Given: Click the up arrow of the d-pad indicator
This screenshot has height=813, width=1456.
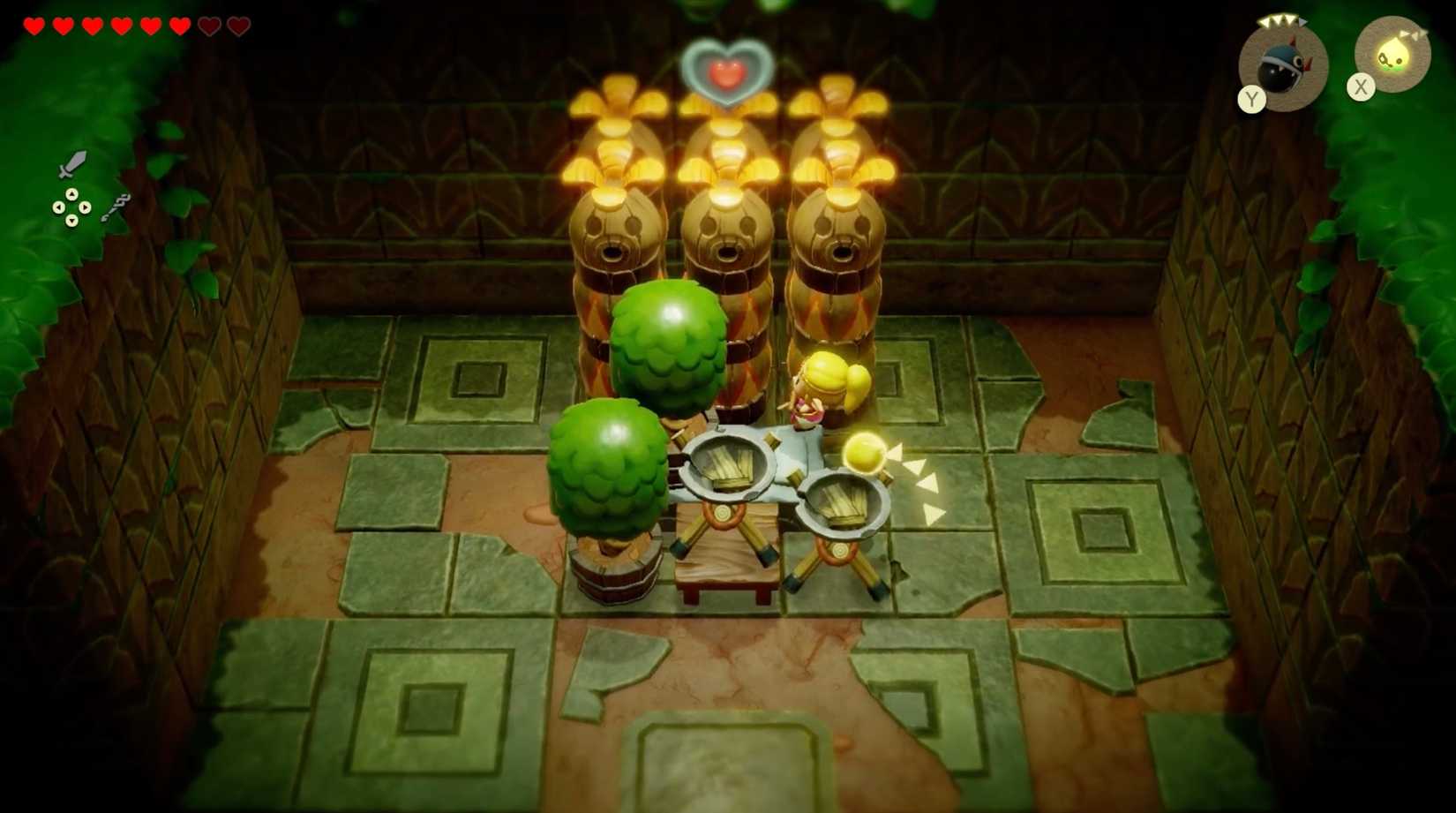Looking at the screenshot, I should pos(72,193).
